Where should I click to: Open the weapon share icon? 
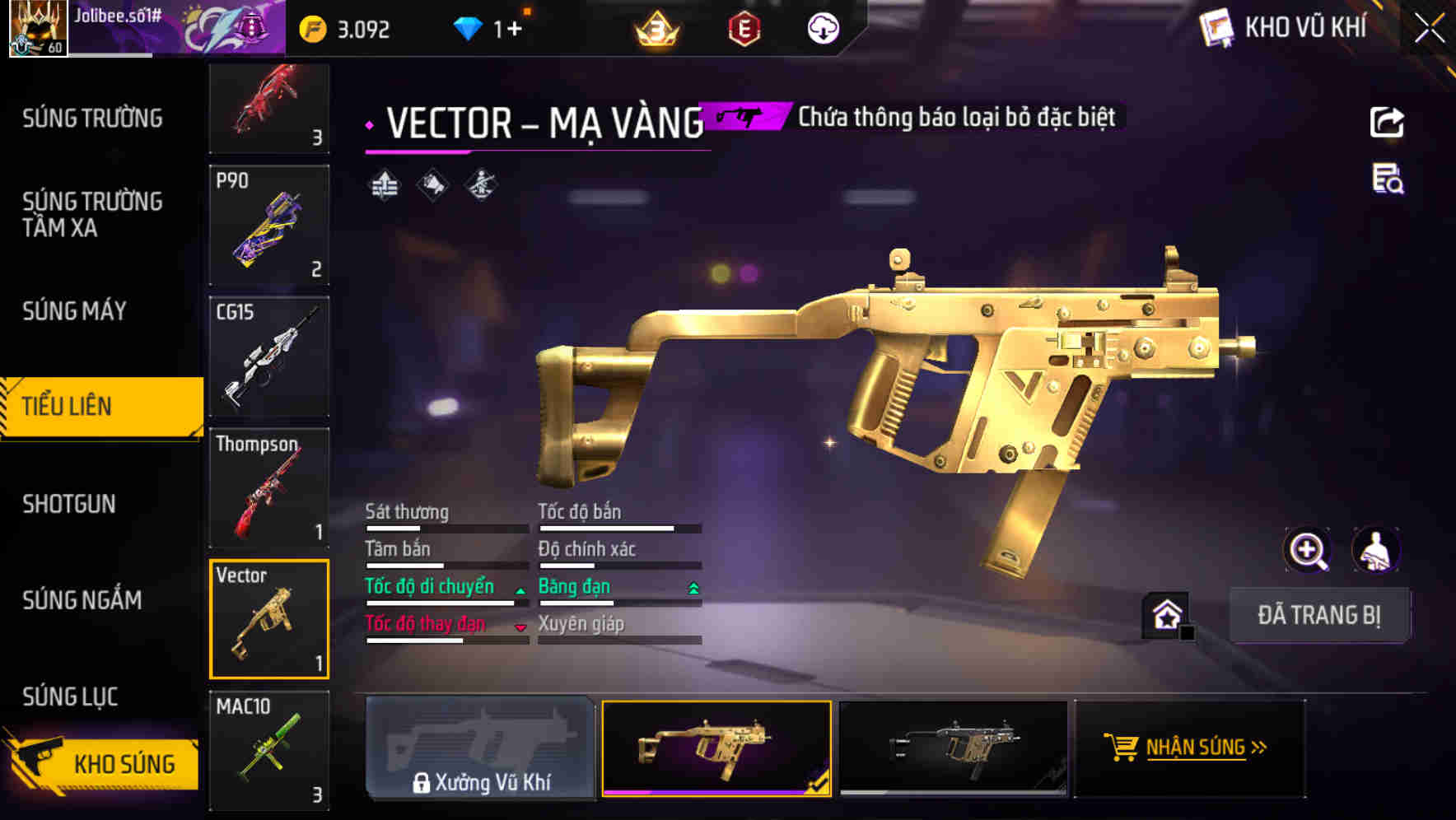(x=1388, y=122)
